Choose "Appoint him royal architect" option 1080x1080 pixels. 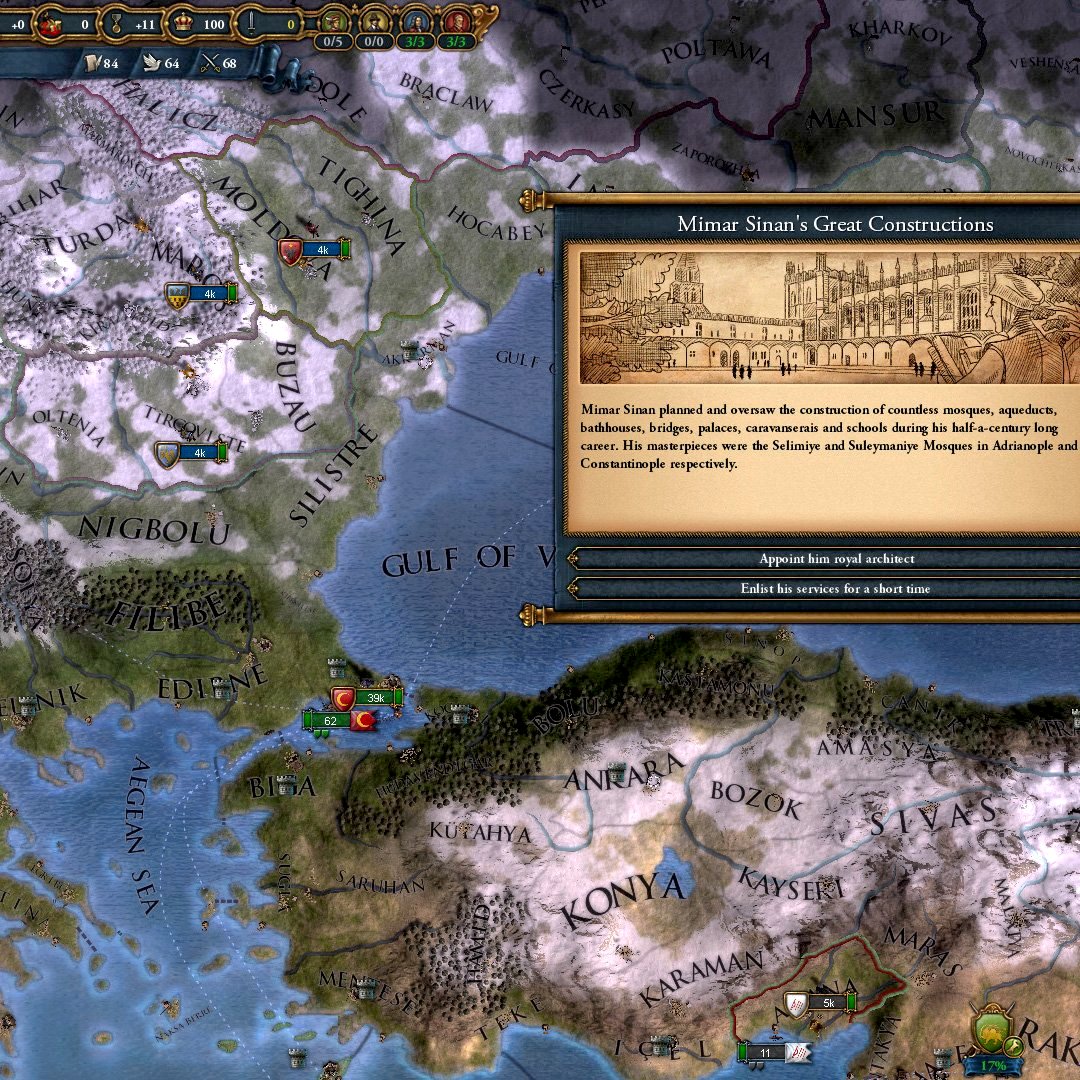(x=836, y=559)
